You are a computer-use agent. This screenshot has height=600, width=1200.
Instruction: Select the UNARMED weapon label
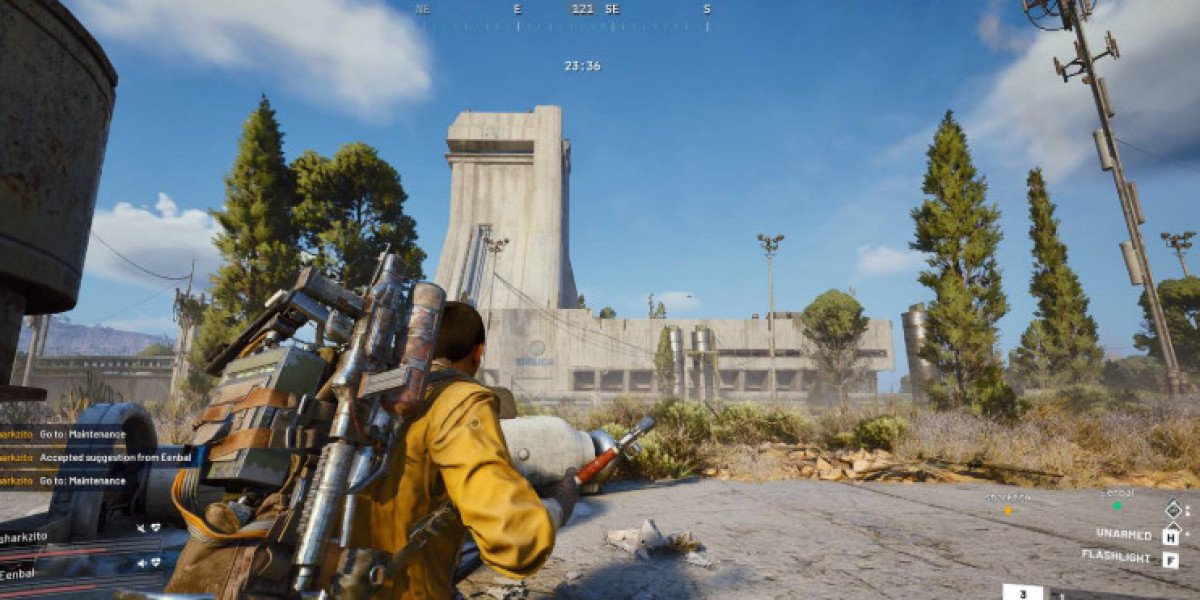pos(1123,534)
